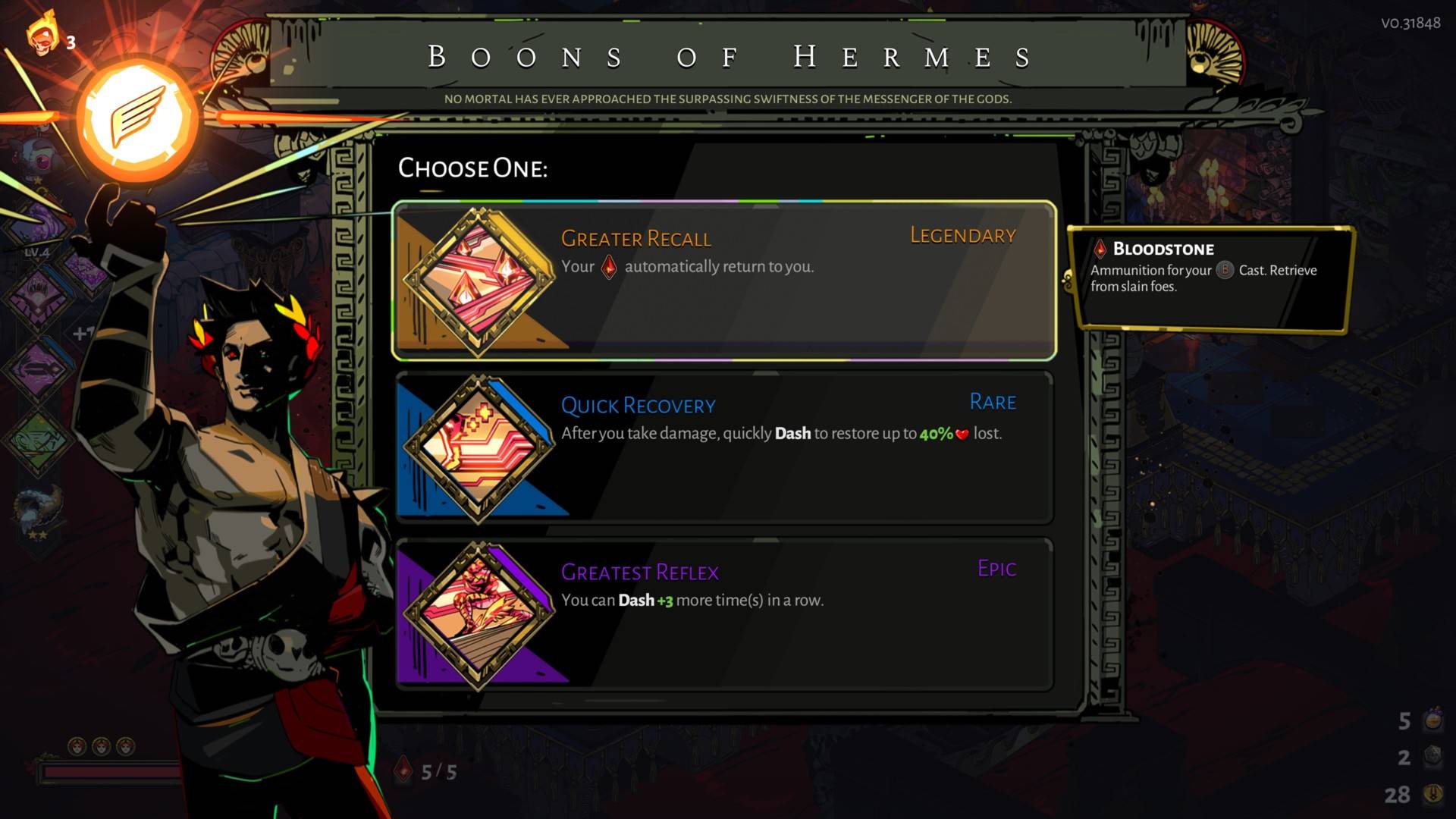Select the Quick Recovery rare boon

click(x=724, y=447)
